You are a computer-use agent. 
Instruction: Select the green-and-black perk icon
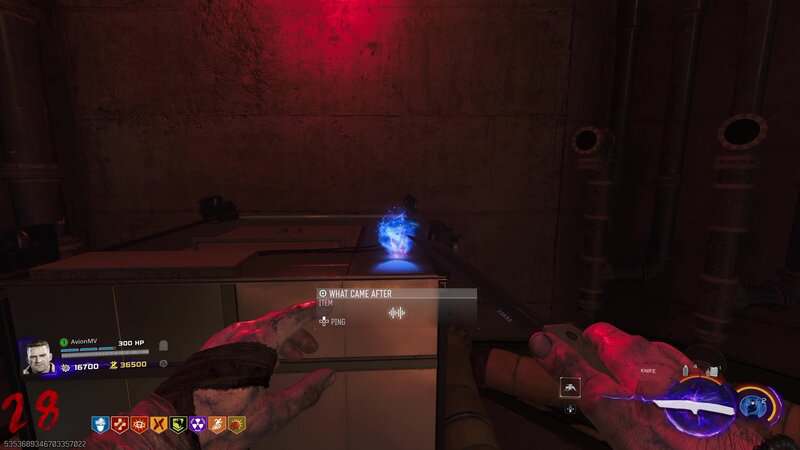pyautogui.click(x=178, y=424)
